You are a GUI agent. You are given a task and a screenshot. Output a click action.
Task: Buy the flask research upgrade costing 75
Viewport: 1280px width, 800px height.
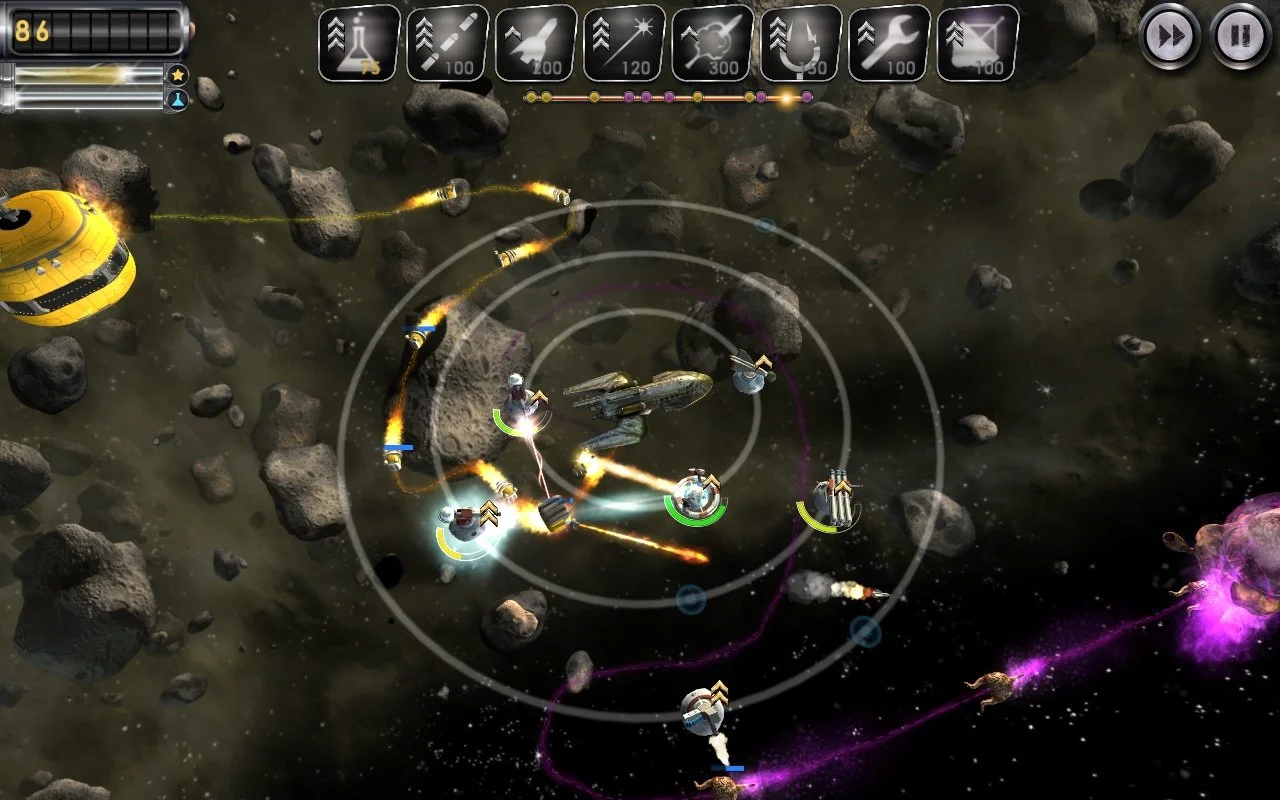click(x=359, y=44)
